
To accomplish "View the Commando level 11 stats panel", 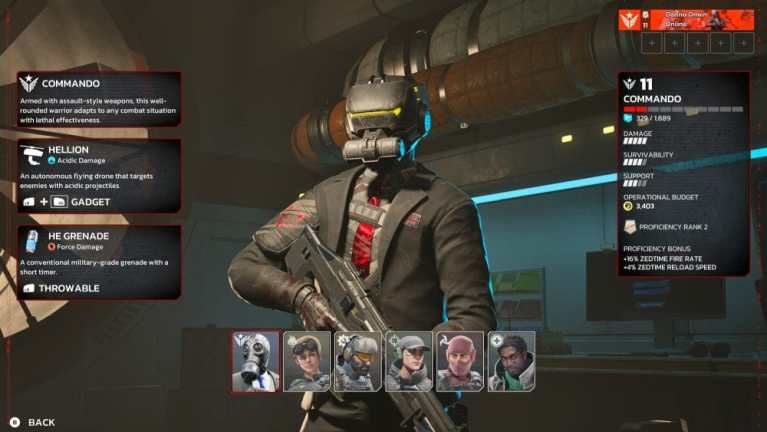I will (x=684, y=174).
